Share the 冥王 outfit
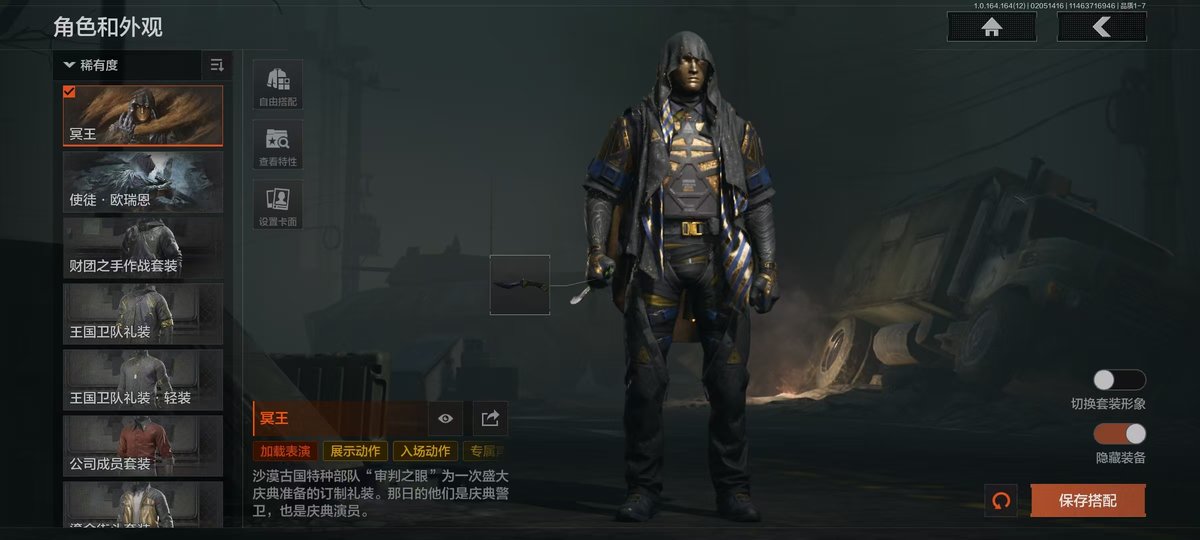 490,418
